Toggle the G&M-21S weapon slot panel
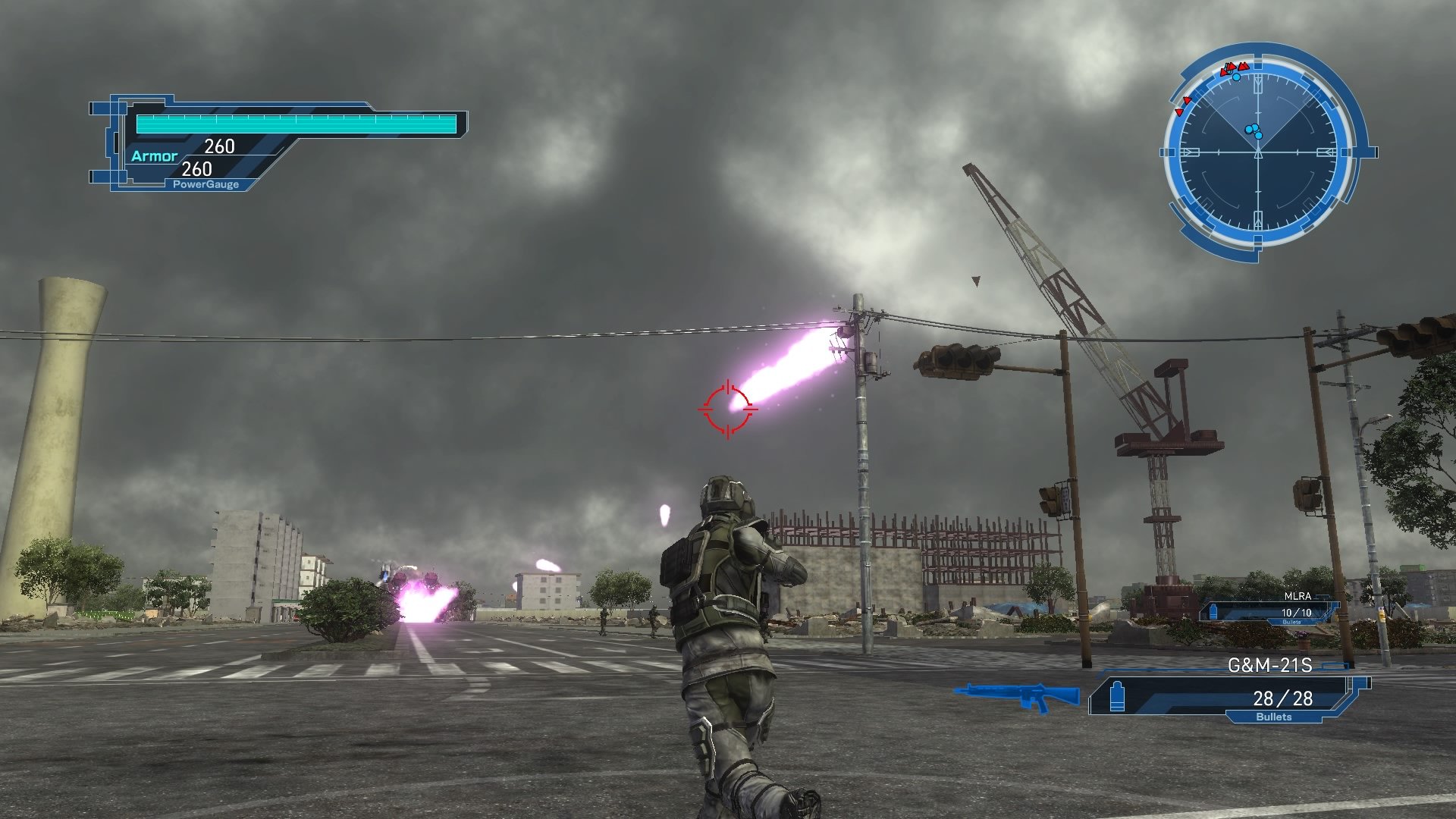This screenshot has width=1456, height=819. tap(1213, 694)
